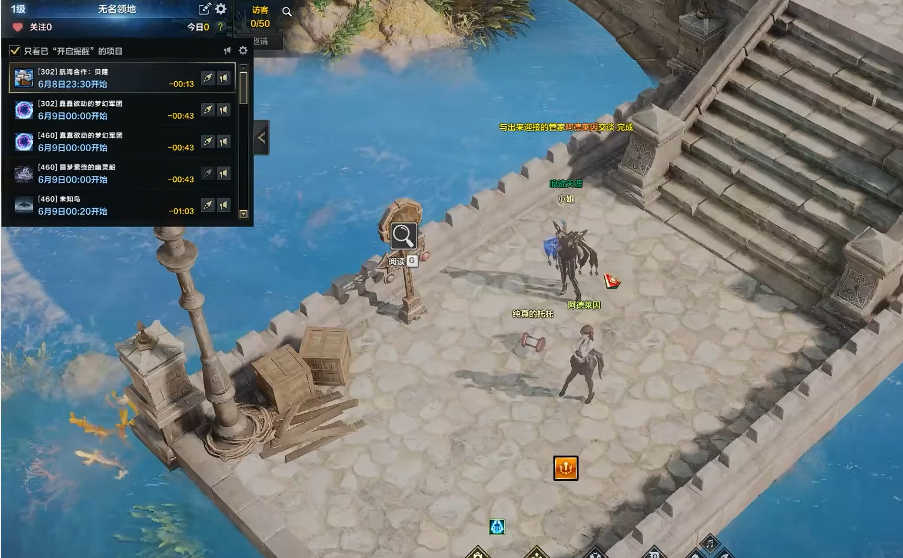Open the music note icon in the bottom bar

click(x=709, y=543)
